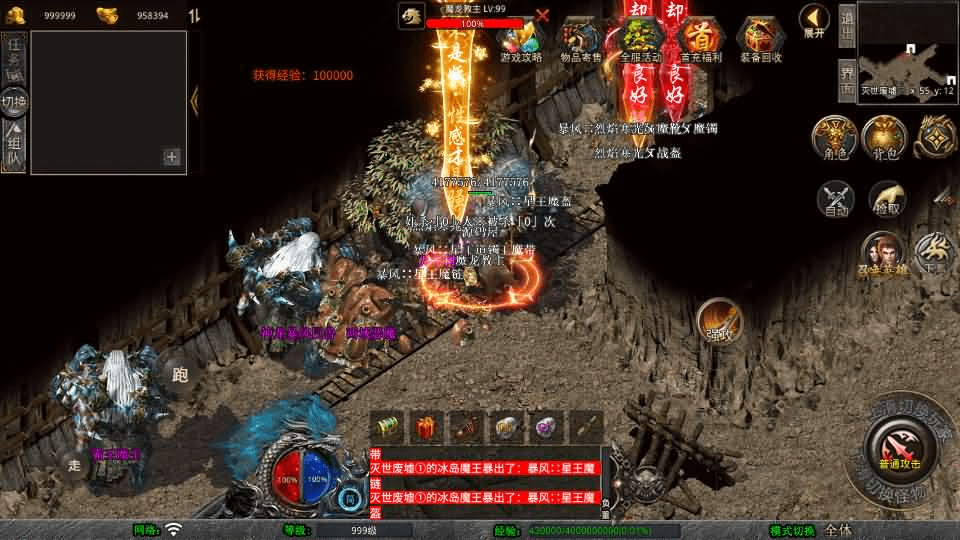Open the 角色 character panel
Screen dimensions: 960x540
coord(832,139)
